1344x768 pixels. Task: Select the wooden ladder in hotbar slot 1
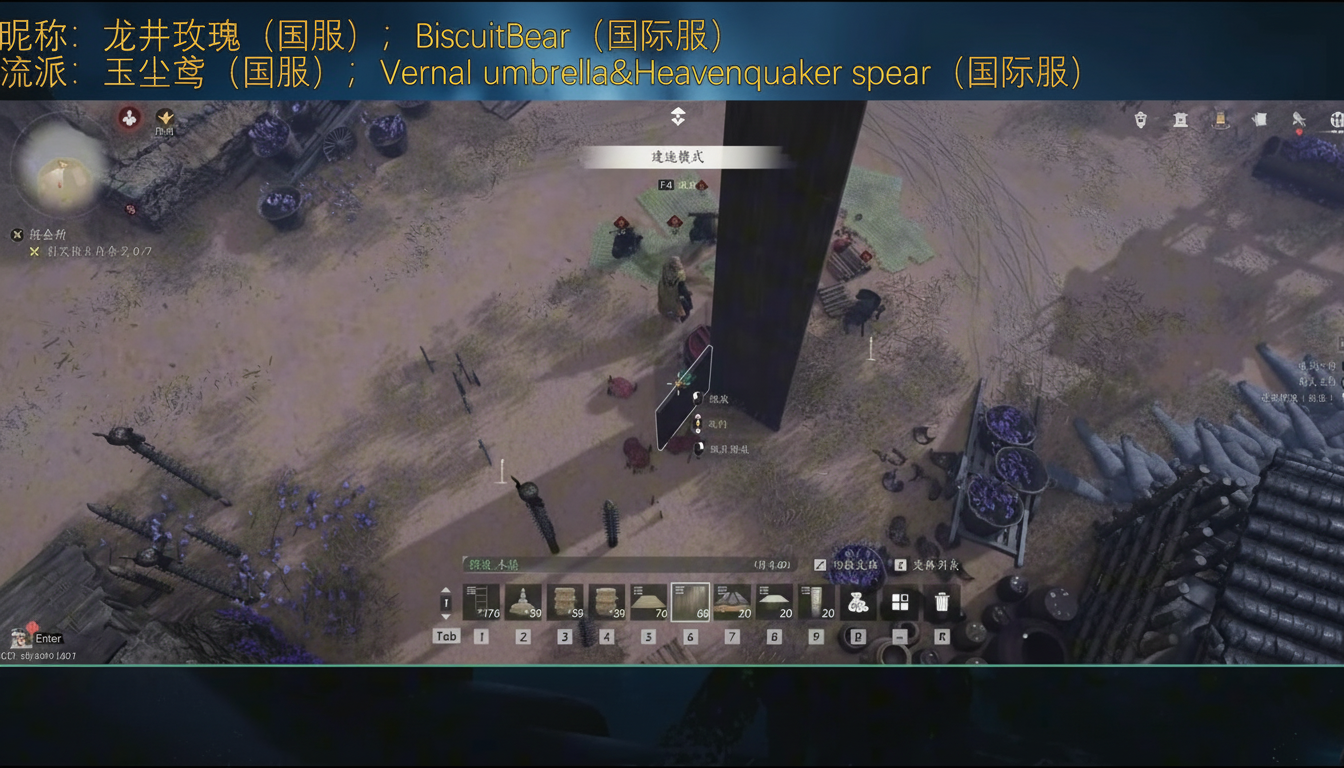click(x=481, y=600)
